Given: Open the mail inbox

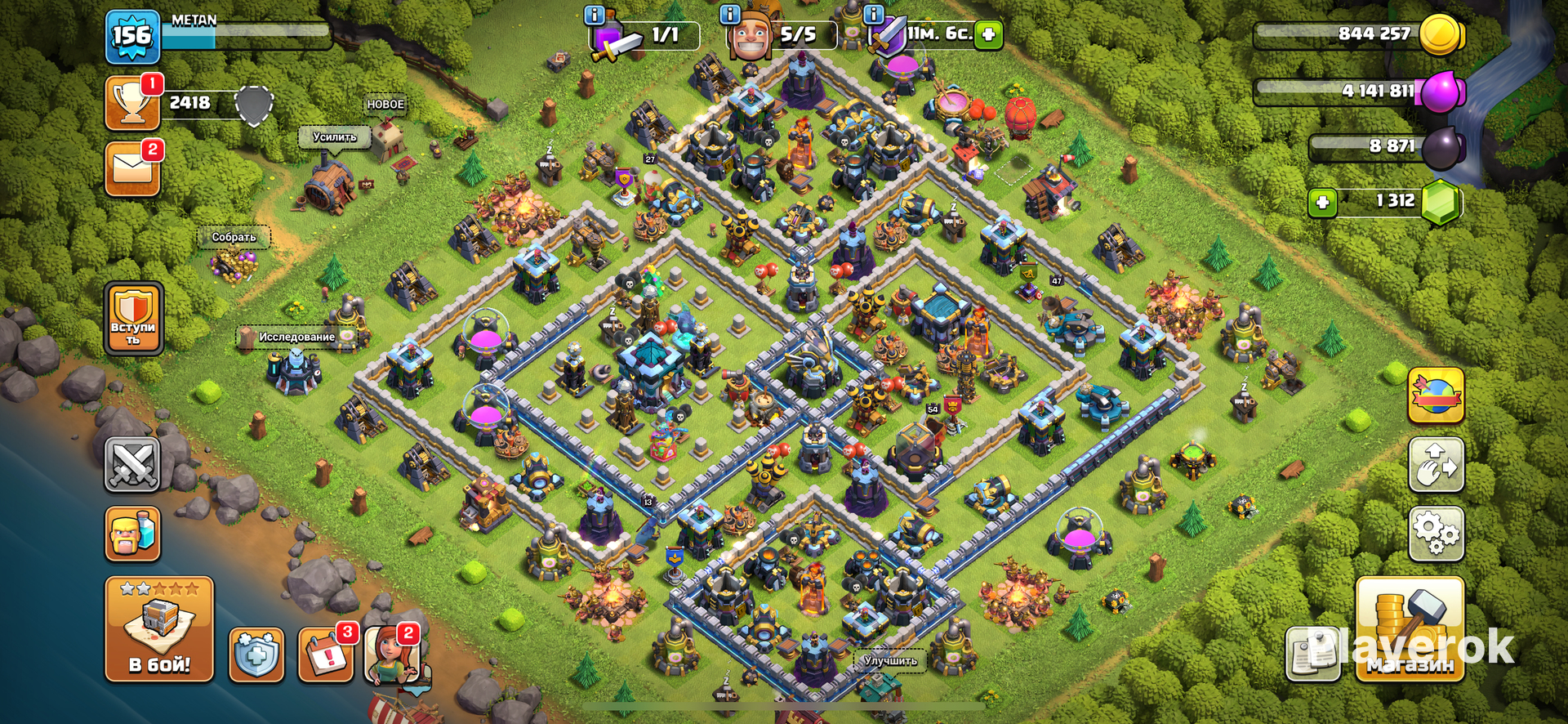Looking at the screenshot, I should pyautogui.click(x=132, y=169).
